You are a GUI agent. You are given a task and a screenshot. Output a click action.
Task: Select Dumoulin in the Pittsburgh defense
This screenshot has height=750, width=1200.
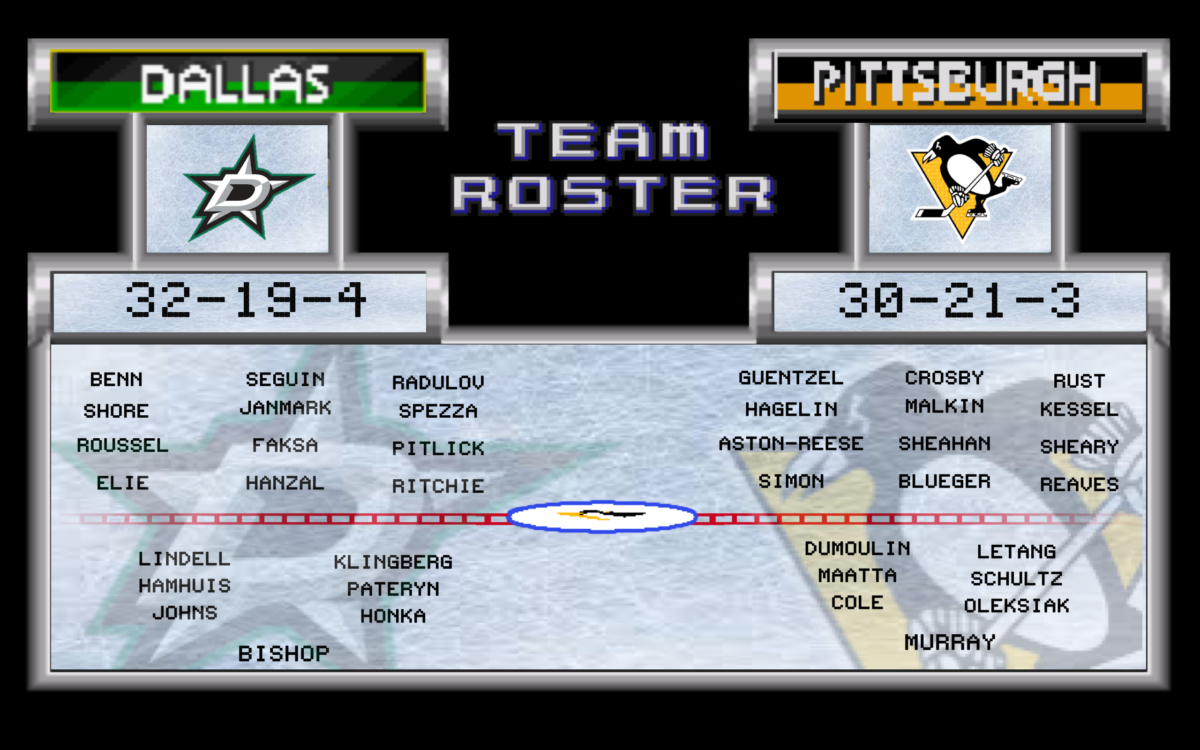857,548
